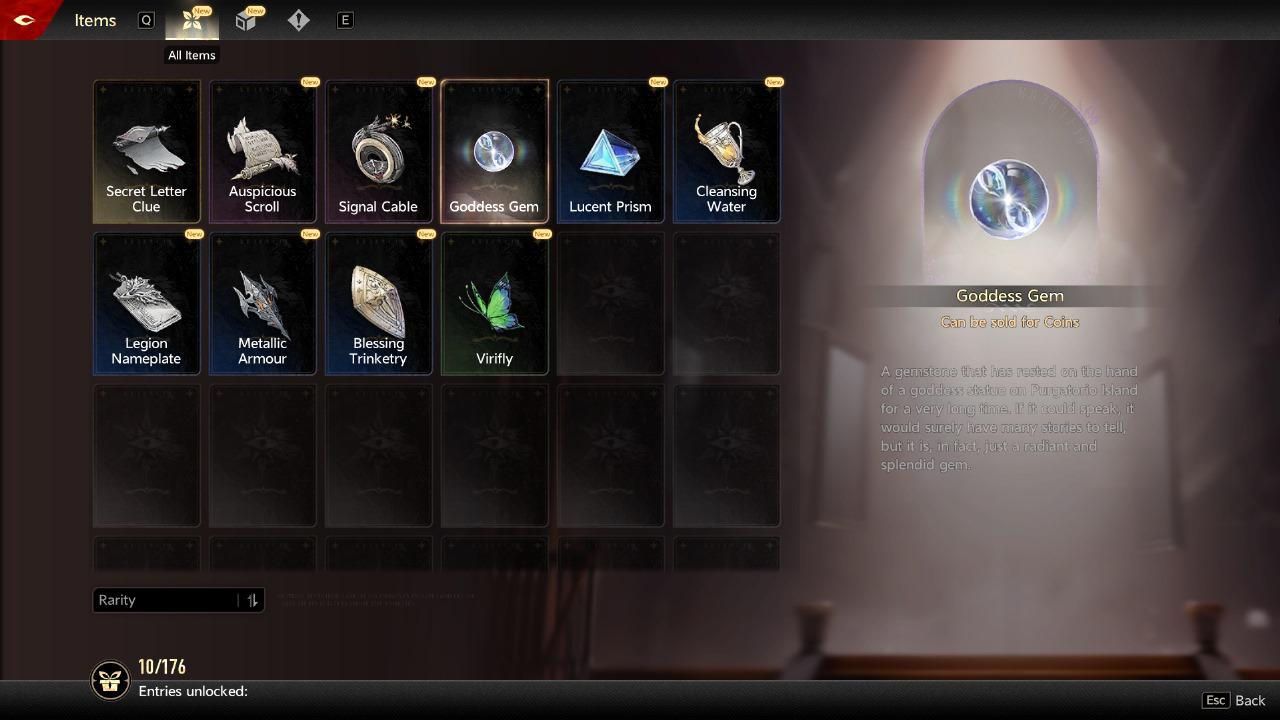Select the Cleansing Water item
The width and height of the screenshot is (1280, 720).
click(726, 151)
